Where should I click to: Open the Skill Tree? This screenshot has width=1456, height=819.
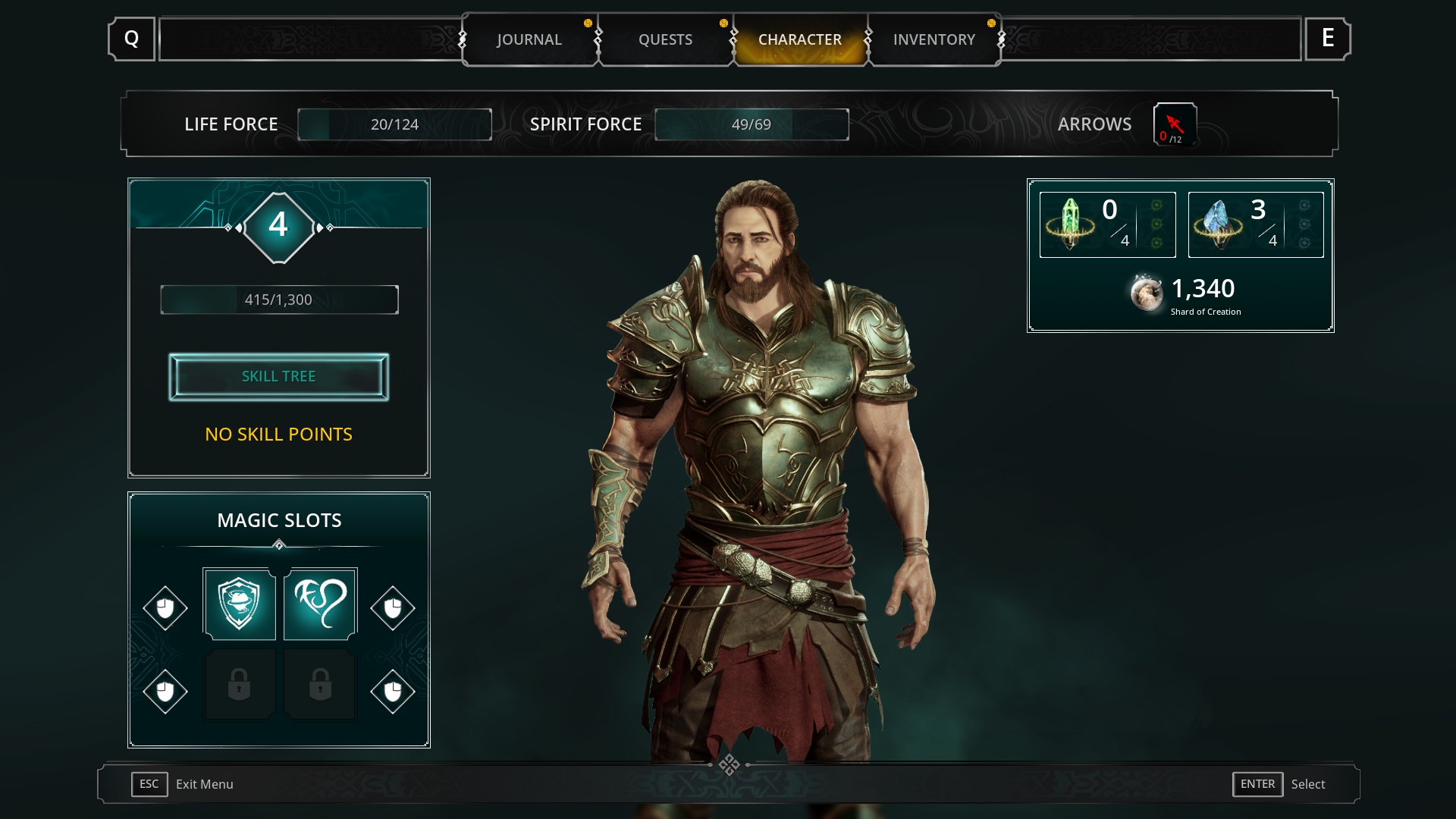tap(278, 377)
